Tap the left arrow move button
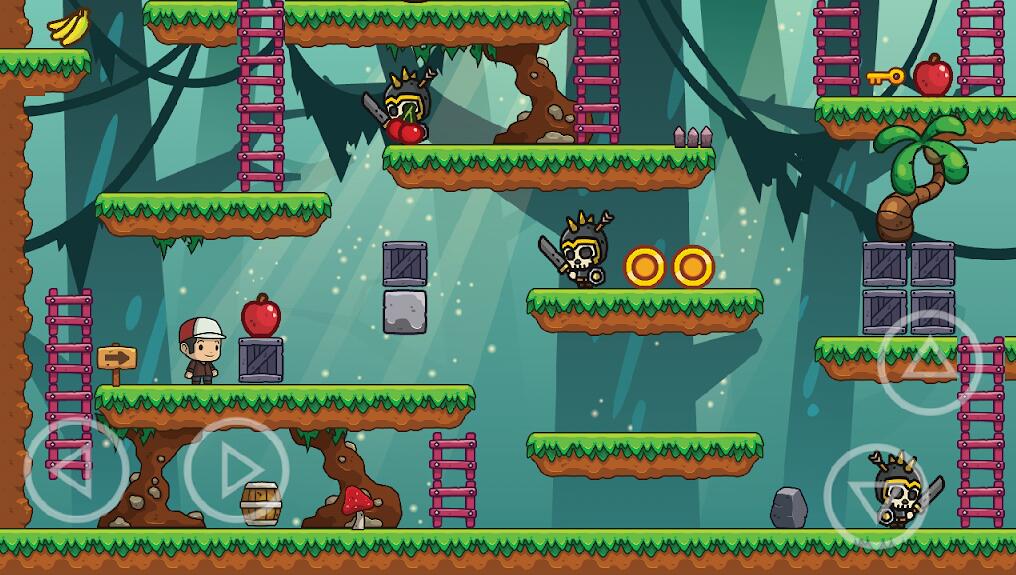Screen dimensions: 1016x575 click(x=75, y=467)
